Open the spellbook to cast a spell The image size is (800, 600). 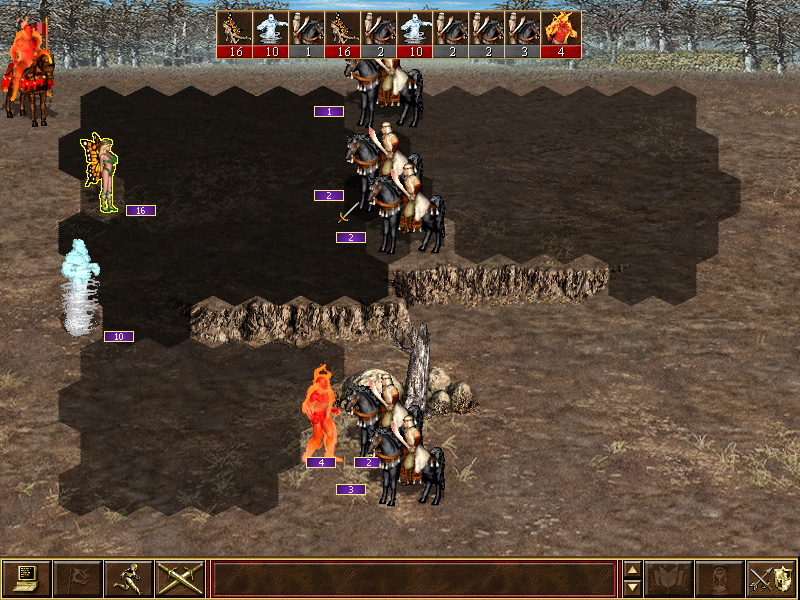(669, 579)
